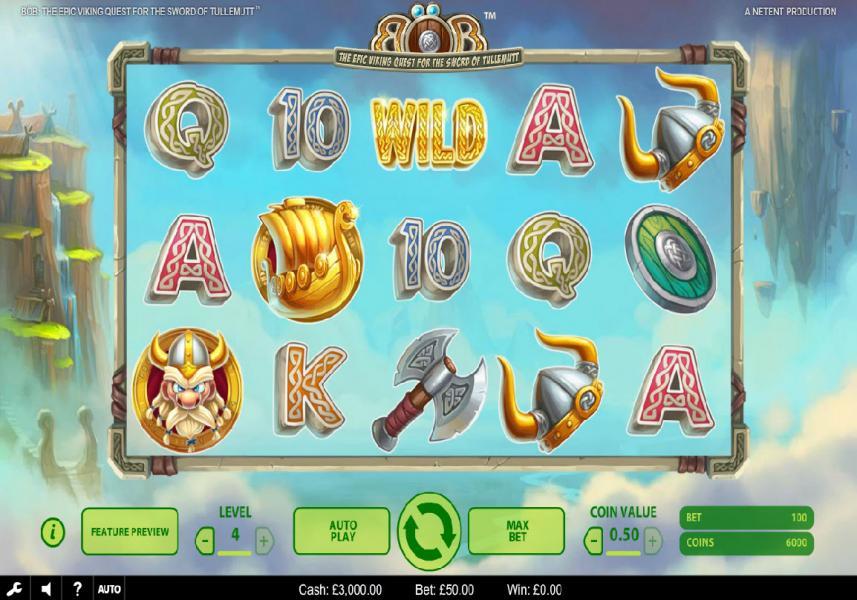Click the AUTO option in the bottom bar

tap(110, 589)
